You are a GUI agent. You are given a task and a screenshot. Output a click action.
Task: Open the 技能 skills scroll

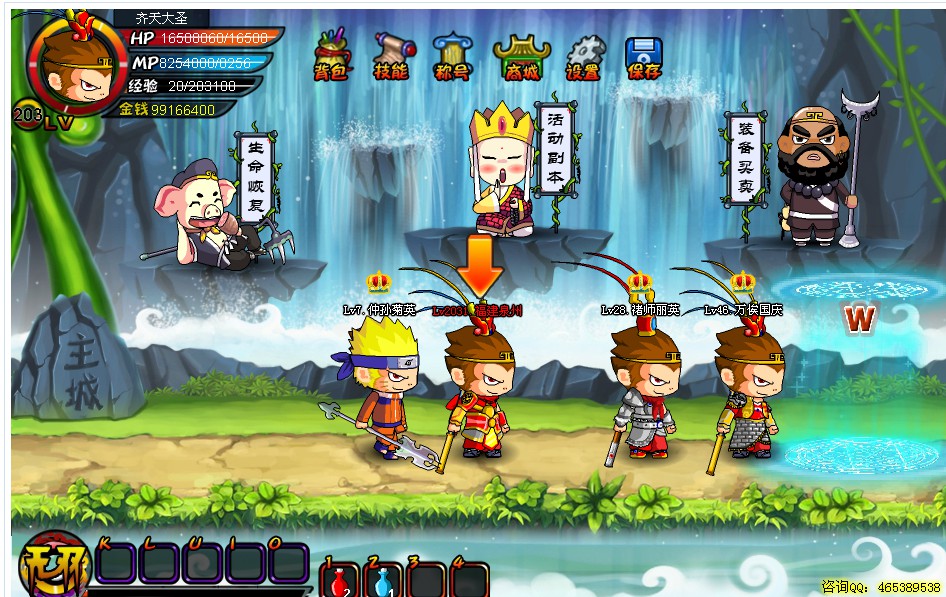[390, 56]
